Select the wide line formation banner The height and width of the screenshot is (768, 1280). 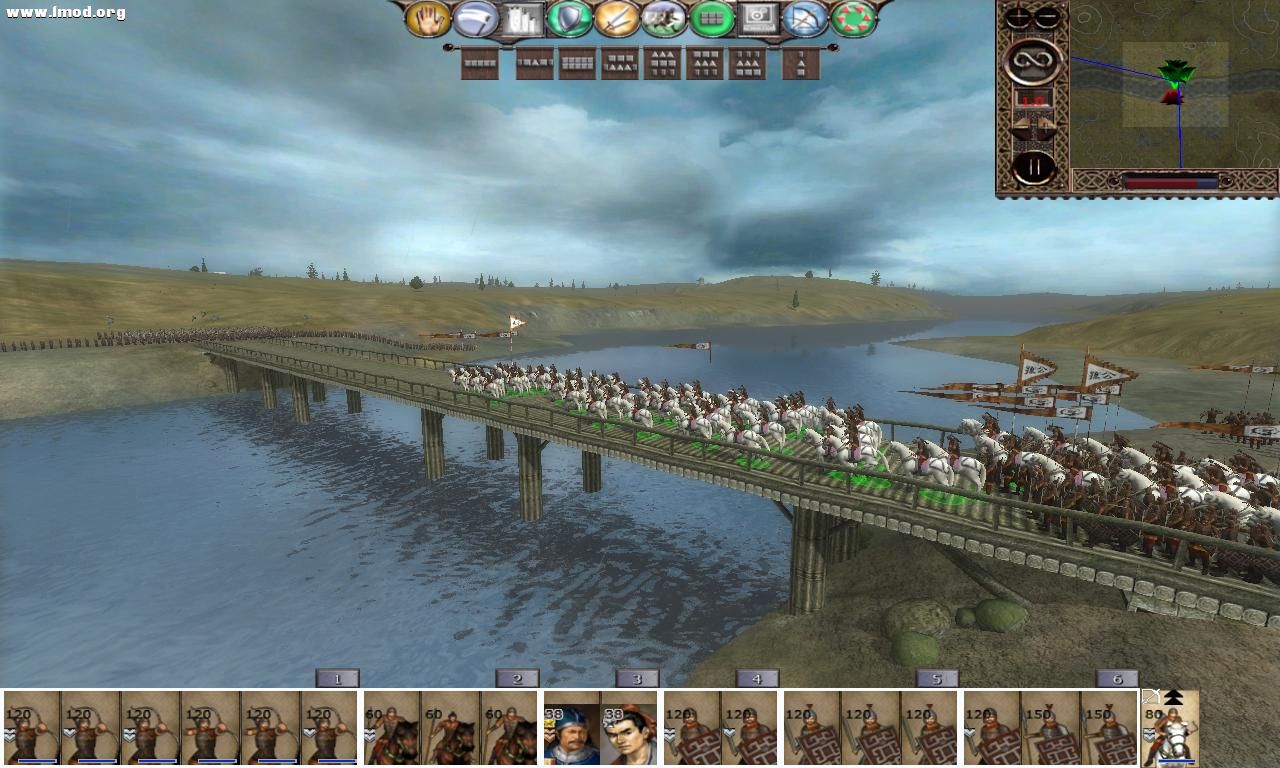pos(480,63)
